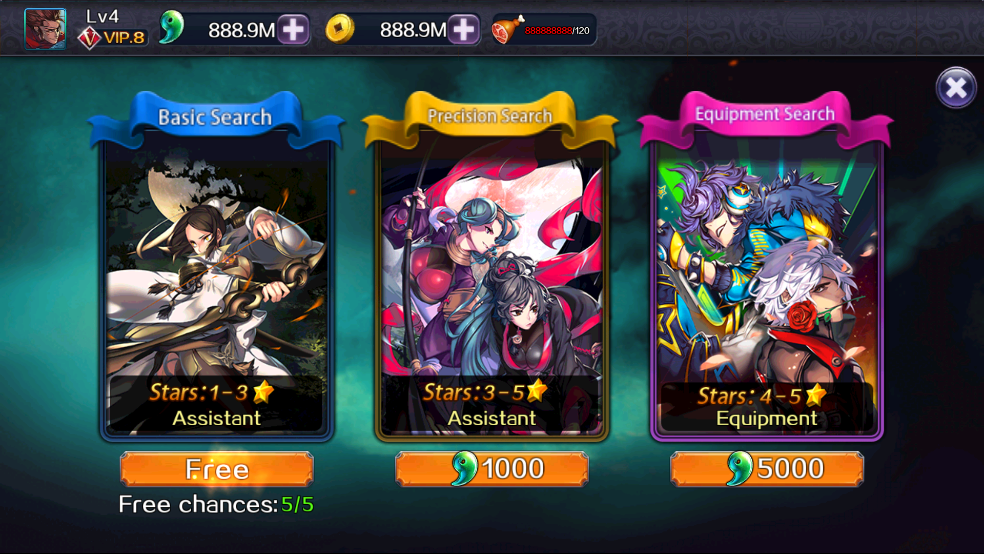The width and height of the screenshot is (984, 554).
Task: Close the search screen with the X button
Action: pyautogui.click(x=956, y=88)
